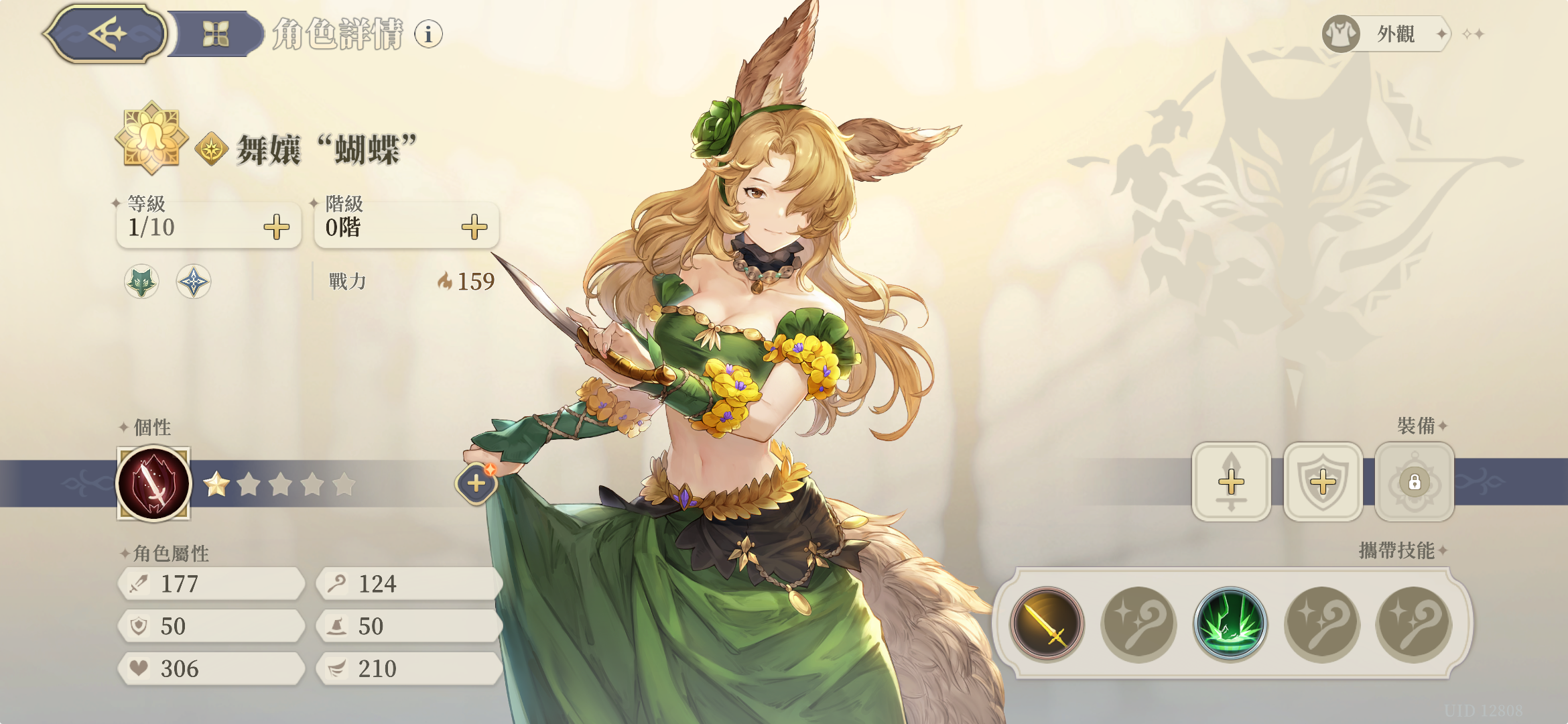Click the shield equipment slot under 裝備
Viewport: 1568px width, 724px height.
1323,481
